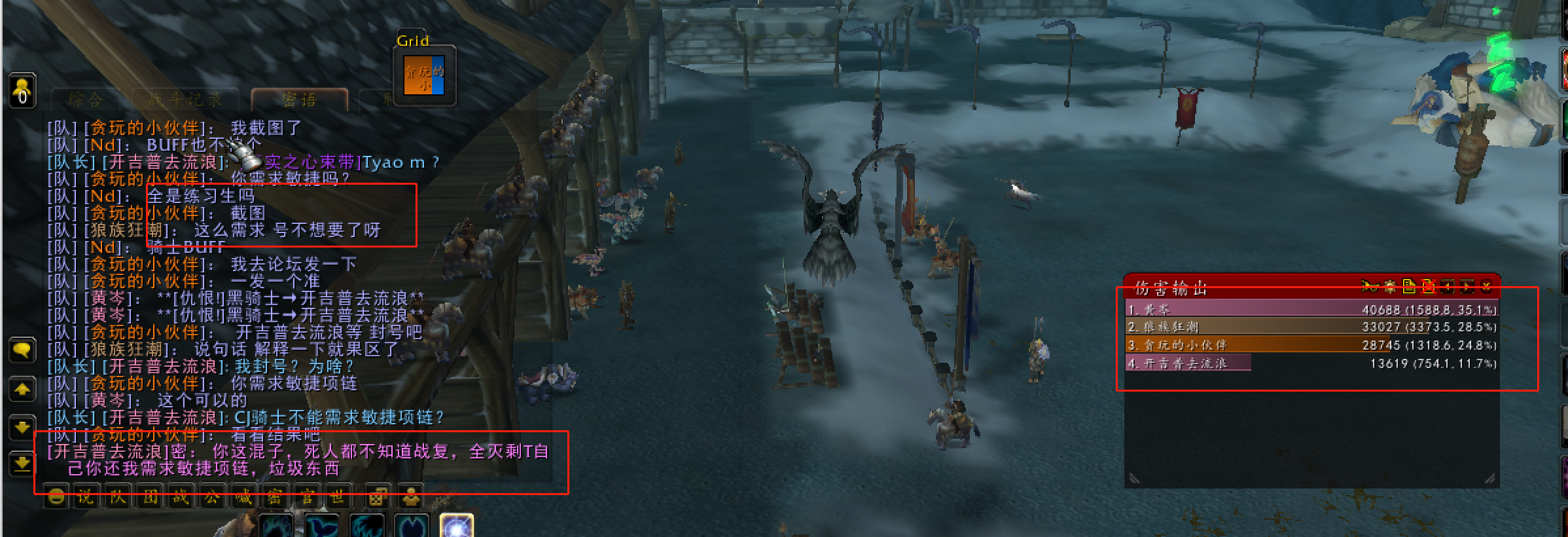Select the 密语 whisper tab
This screenshot has height=537, width=1568.
(299, 100)
